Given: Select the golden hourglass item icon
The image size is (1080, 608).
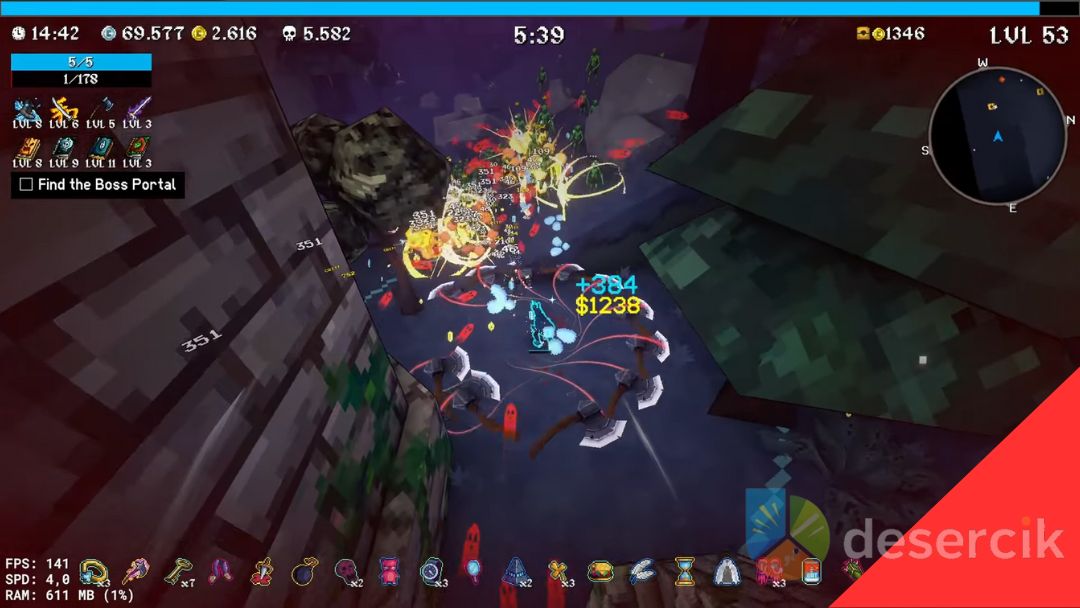Looking at the screenshot, I should (684, 572).
